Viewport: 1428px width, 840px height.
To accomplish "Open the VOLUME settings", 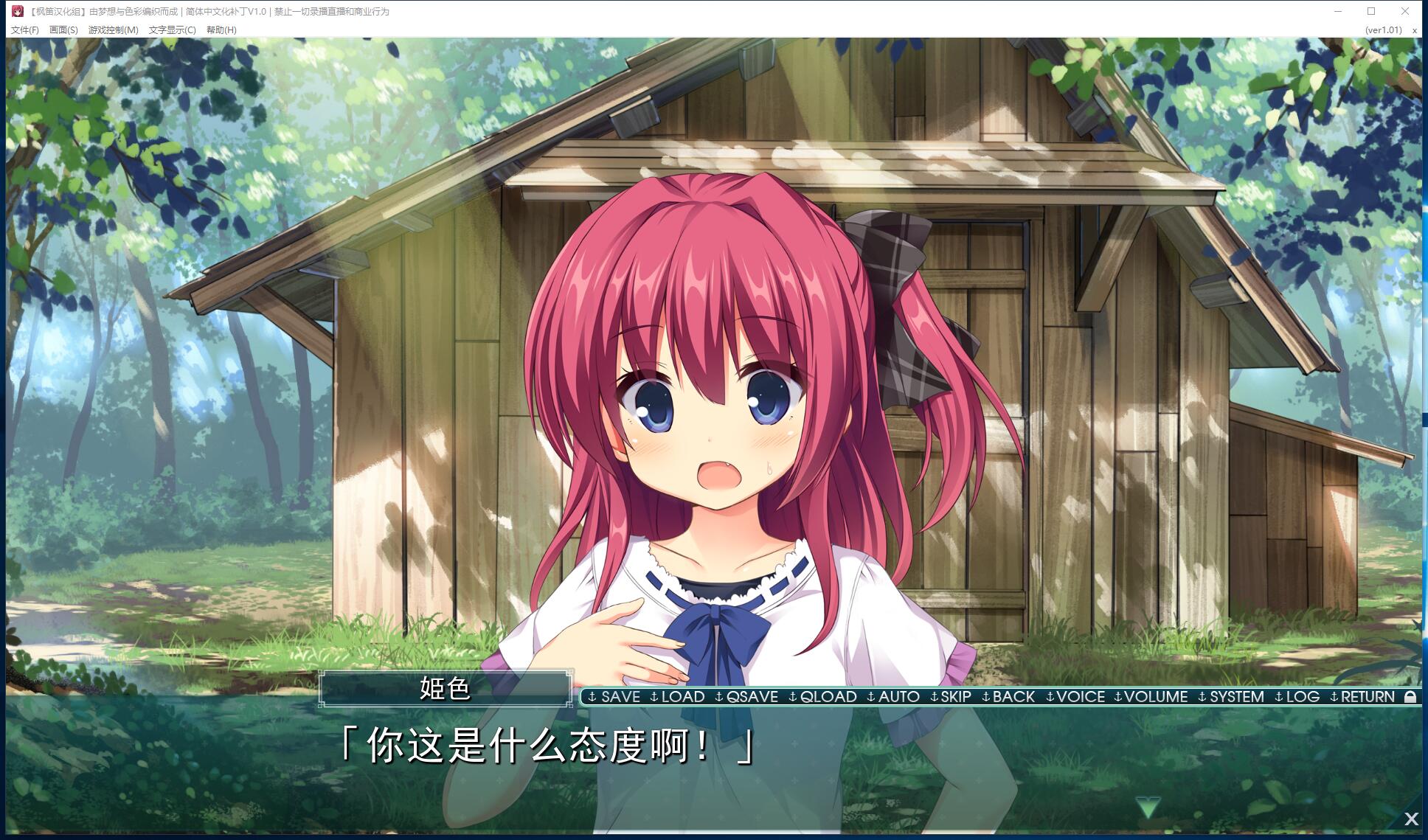I will (x=1151, y=697).
